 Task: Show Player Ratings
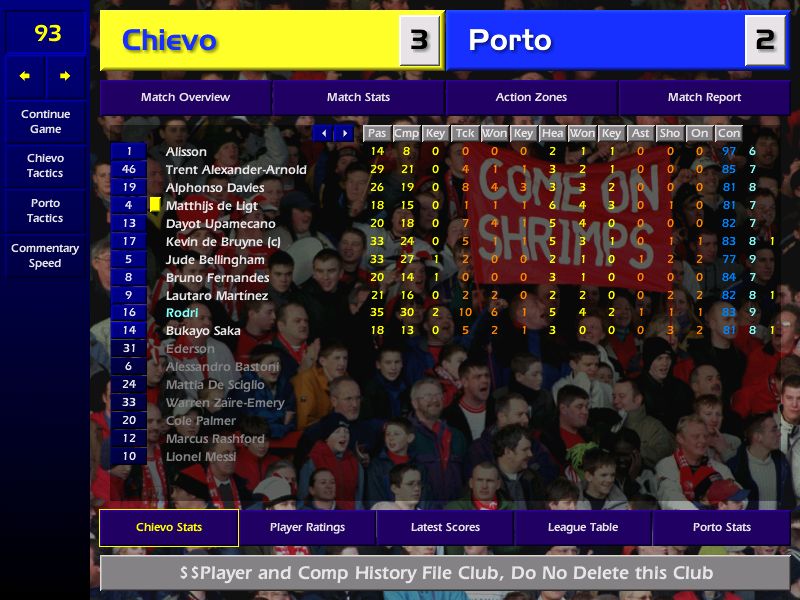point(307,527)
